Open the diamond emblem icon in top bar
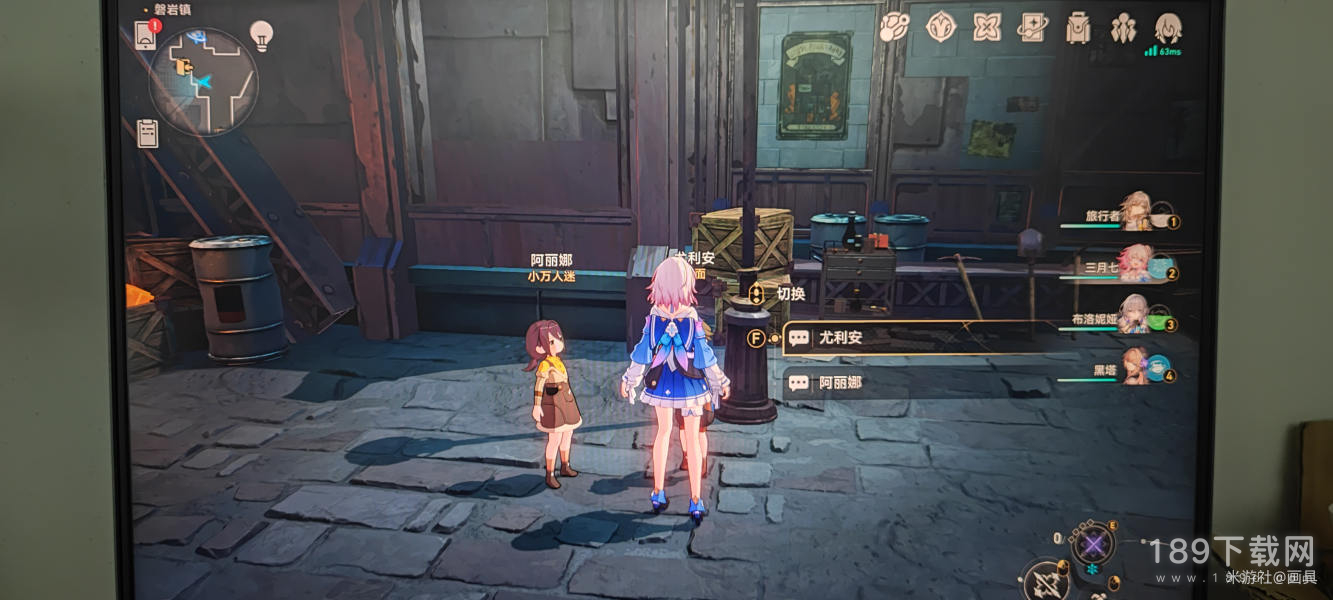This screenshot has height=600, width=1333. [941, 27]
